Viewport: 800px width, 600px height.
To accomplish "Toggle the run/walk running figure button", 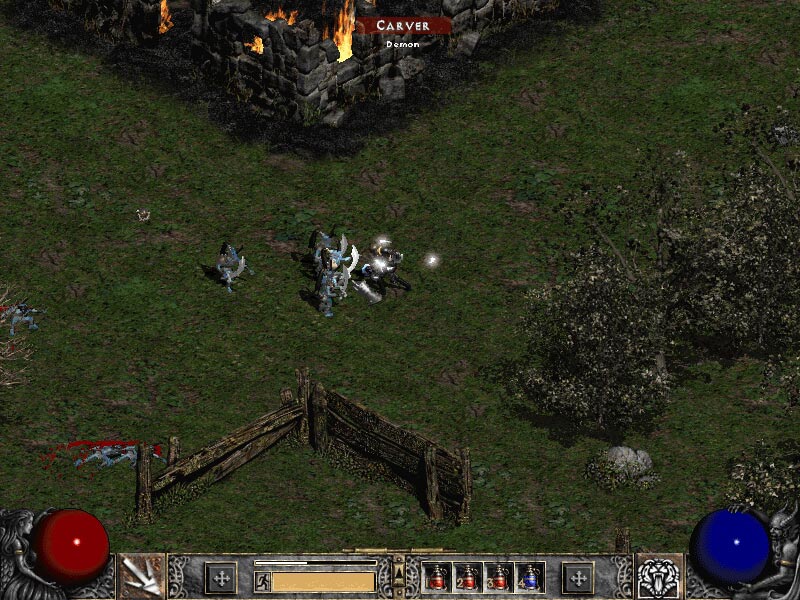I will (x=262, y=580).
